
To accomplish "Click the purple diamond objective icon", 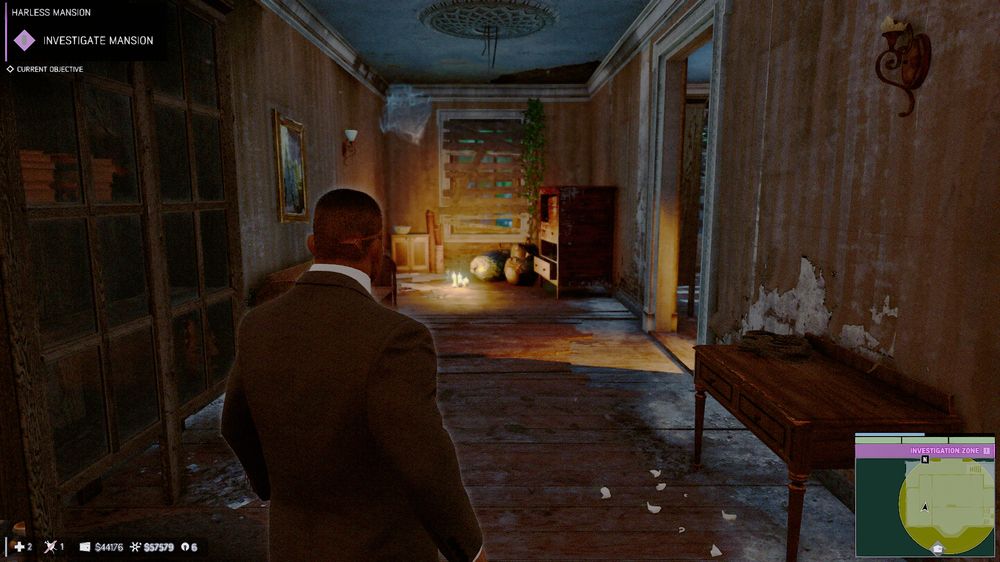I will pyautogui.click(x=24, y=40).
